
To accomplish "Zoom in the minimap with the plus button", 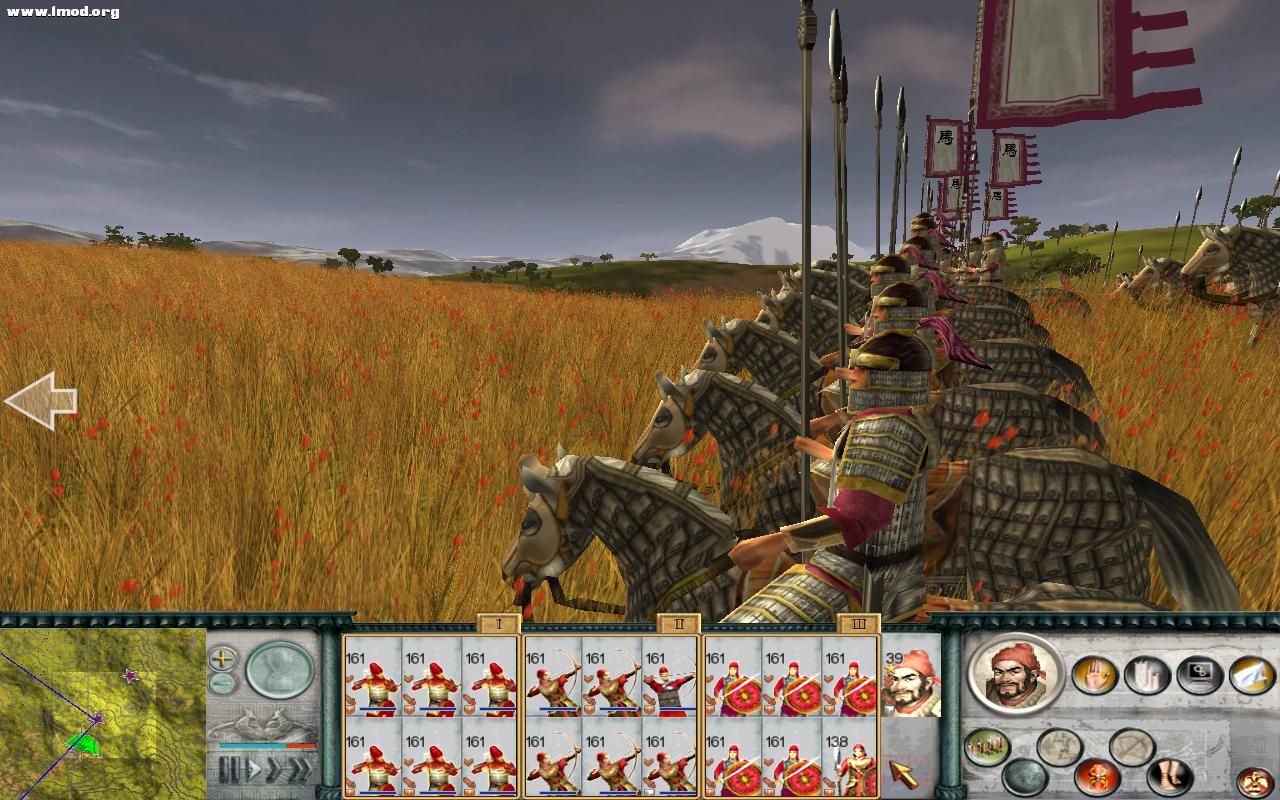I will tap(222, 659).
